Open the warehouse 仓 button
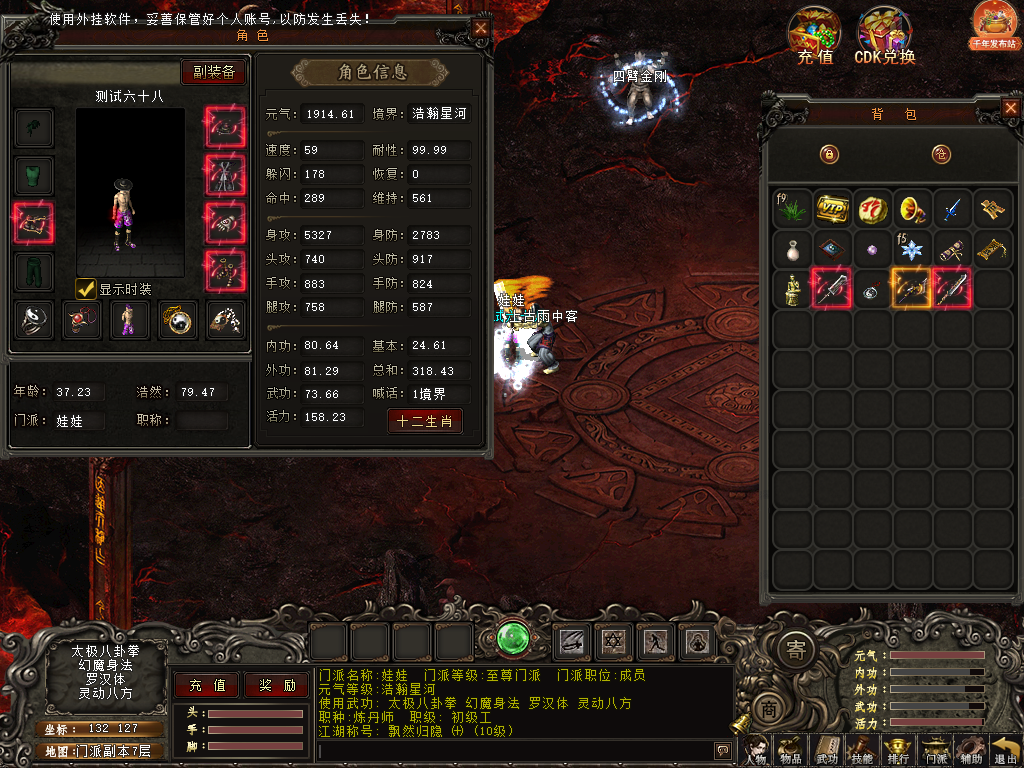This screenshot has width=1024, height=768. 940,154
